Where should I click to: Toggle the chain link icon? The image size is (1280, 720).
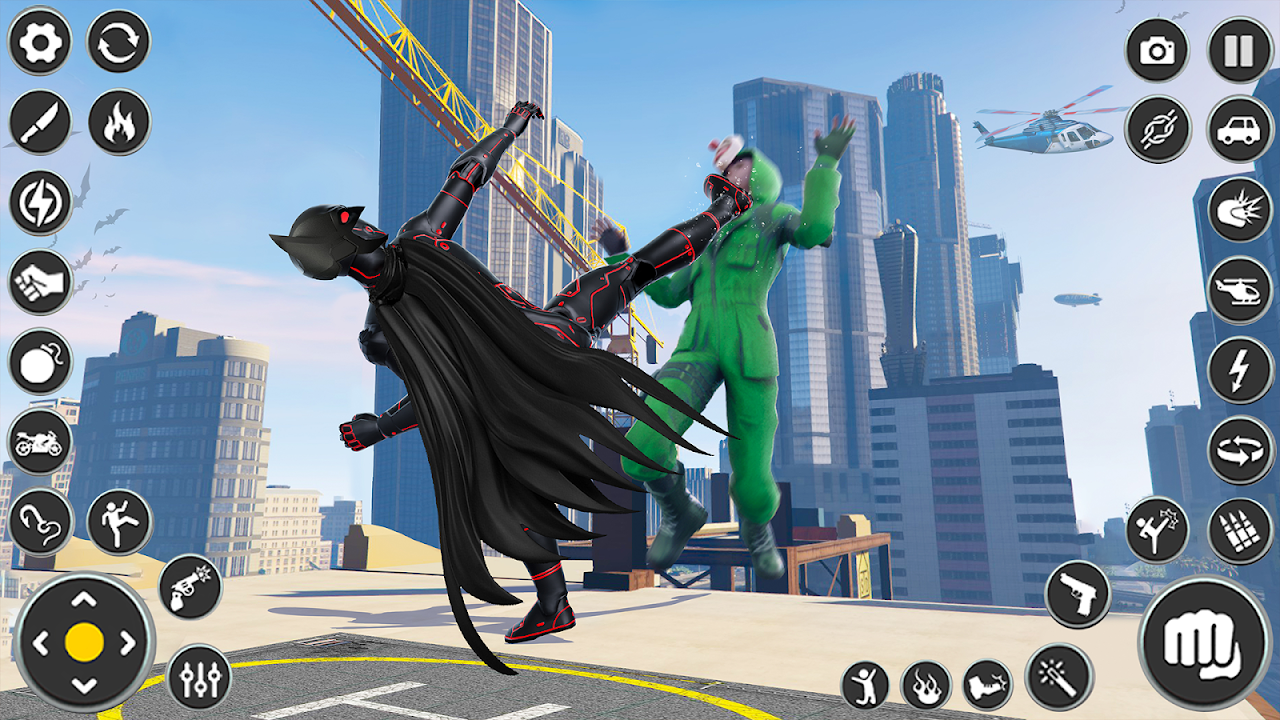[x=1157, y=129]
